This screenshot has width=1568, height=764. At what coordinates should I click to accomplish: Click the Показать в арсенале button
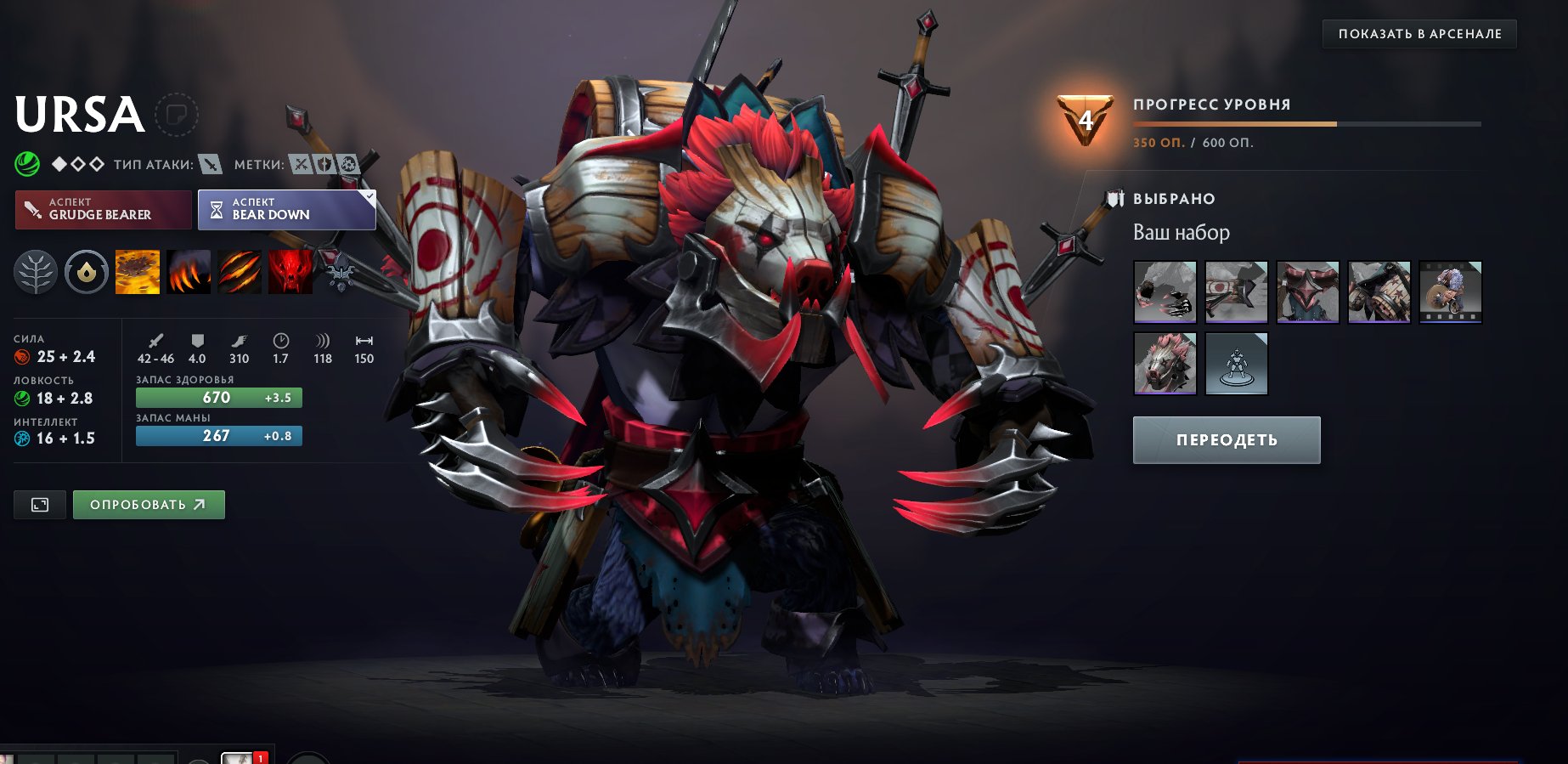(1419, 34)
